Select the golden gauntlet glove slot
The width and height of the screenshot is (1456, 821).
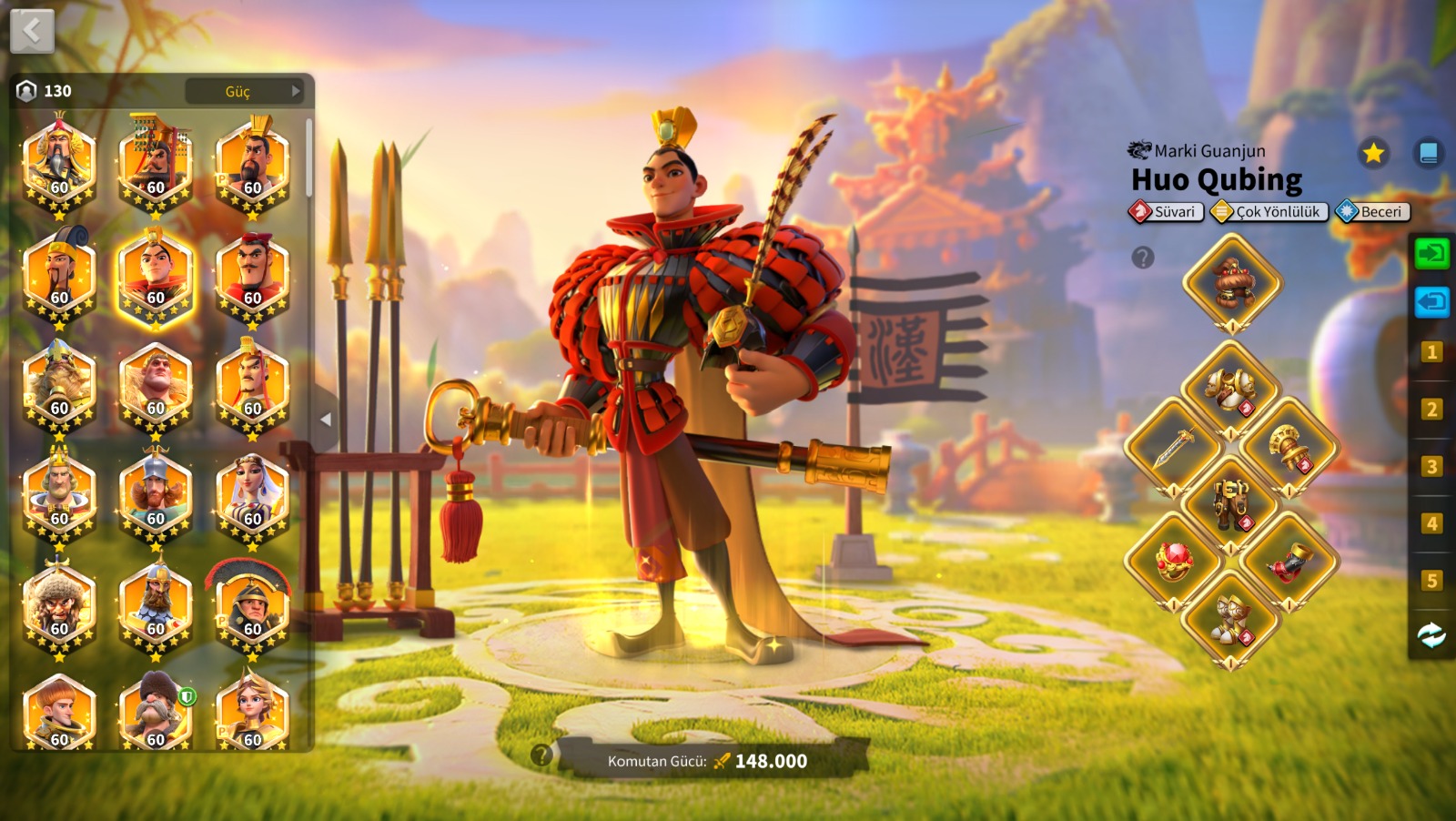click(x=1289, y=447)
